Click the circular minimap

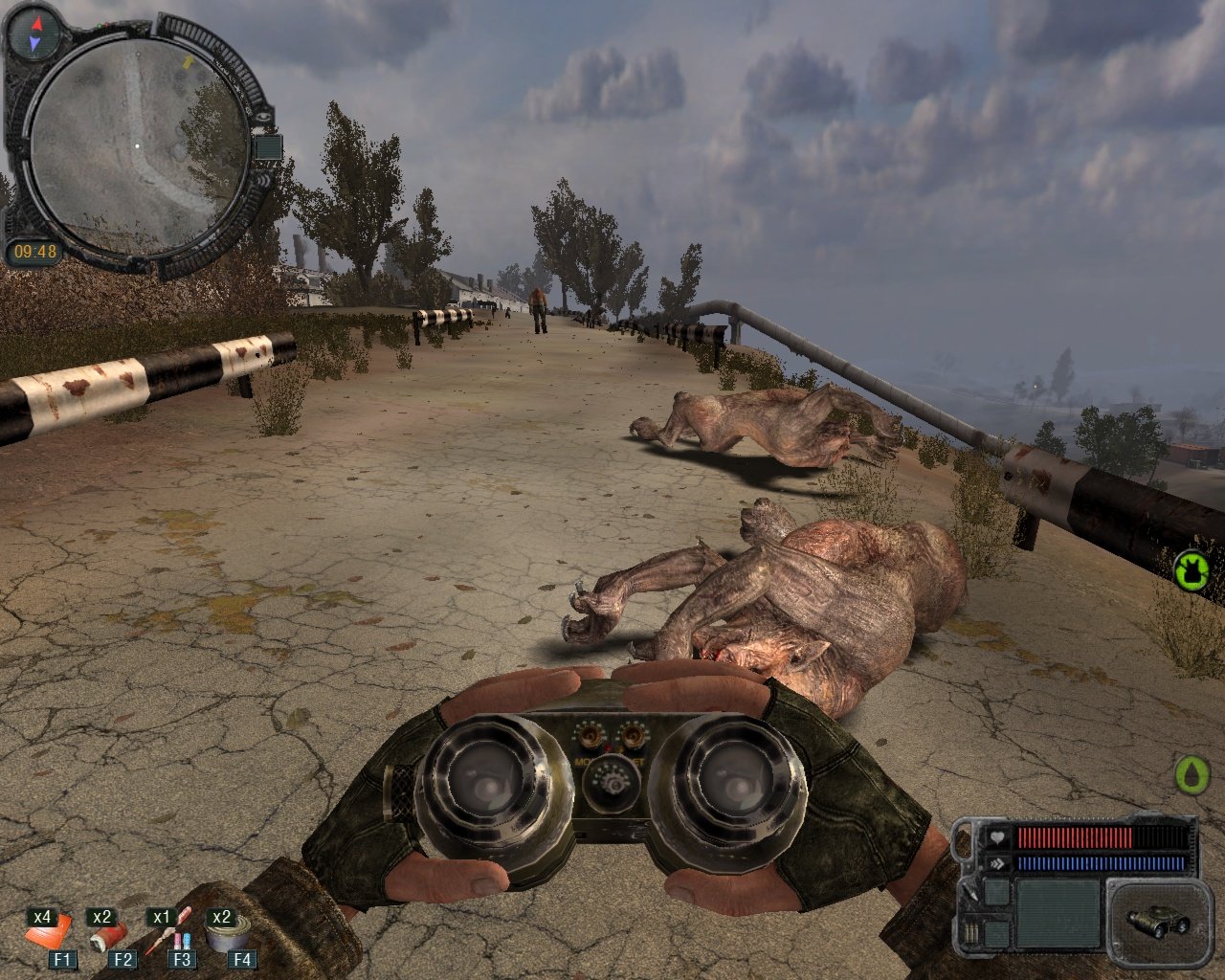click(x=137, y=145)
